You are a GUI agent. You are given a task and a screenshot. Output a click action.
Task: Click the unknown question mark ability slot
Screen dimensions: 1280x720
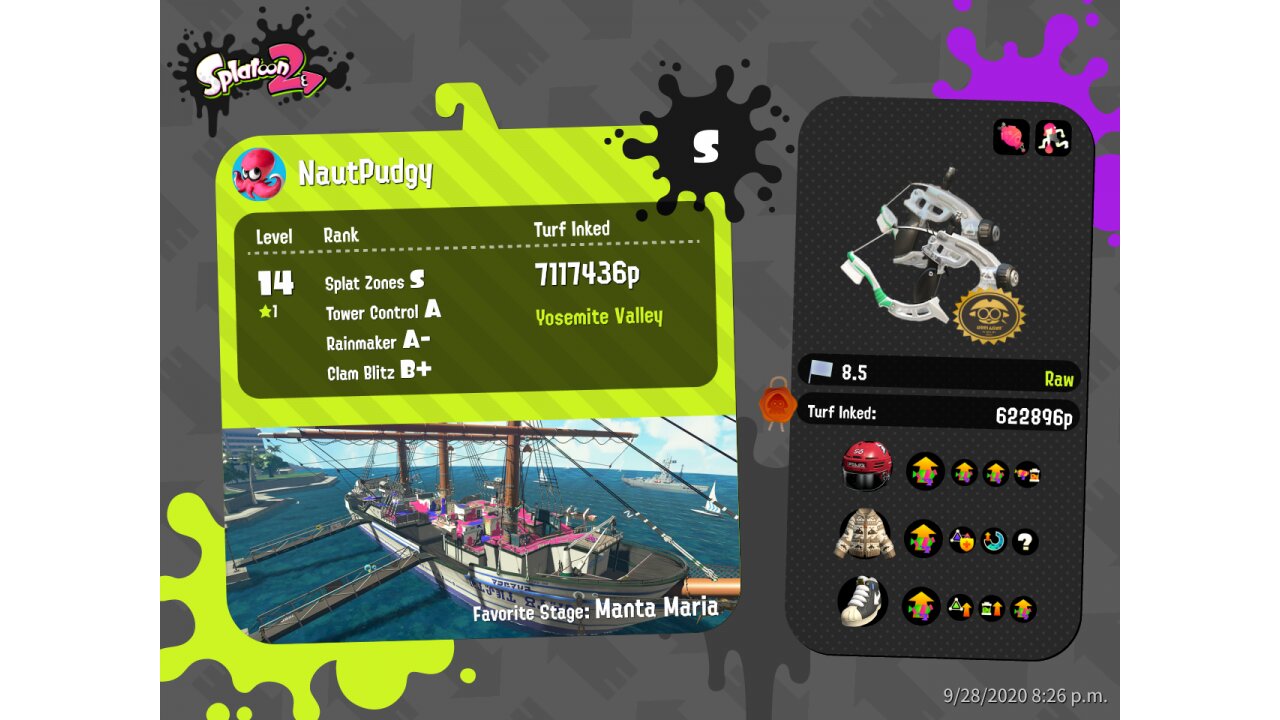click(1024, 542)
